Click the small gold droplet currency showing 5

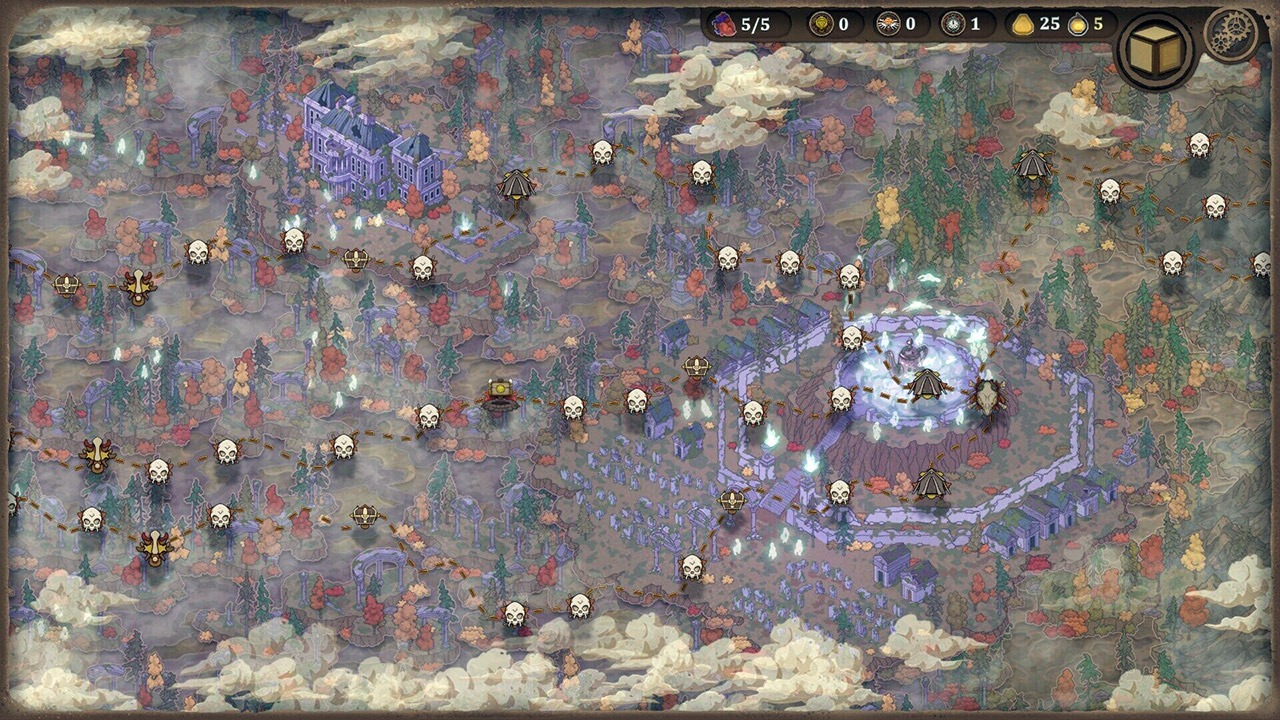1080,26
